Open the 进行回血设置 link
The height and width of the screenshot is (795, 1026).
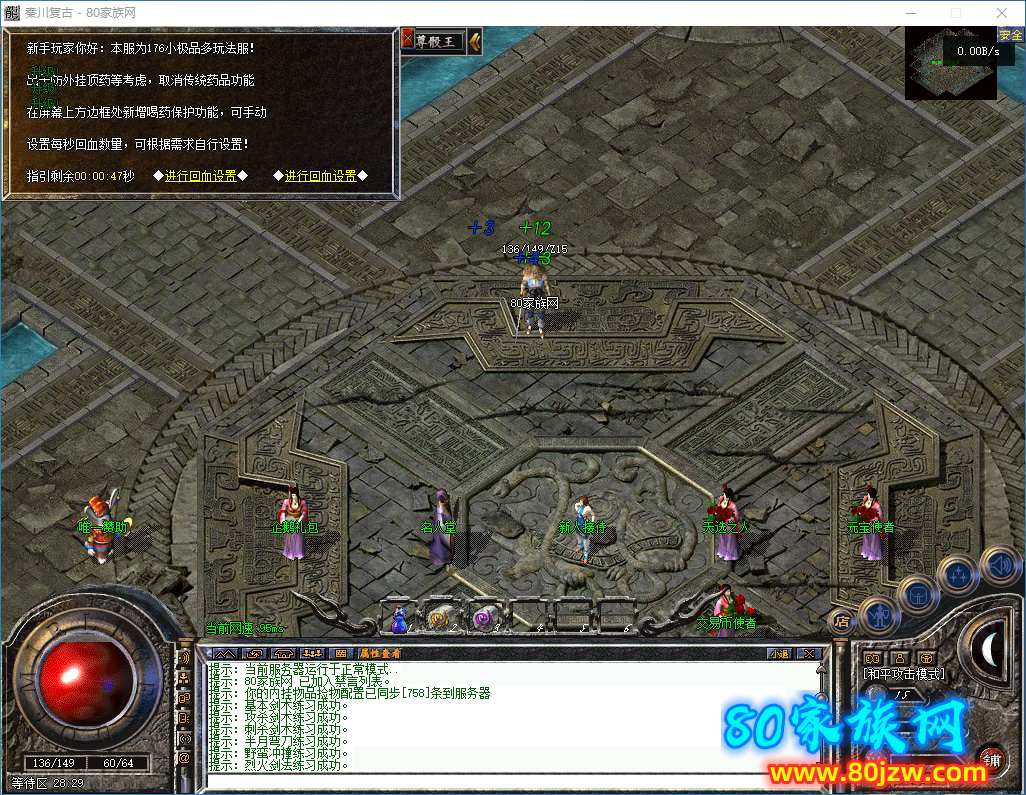pos(200,176)
